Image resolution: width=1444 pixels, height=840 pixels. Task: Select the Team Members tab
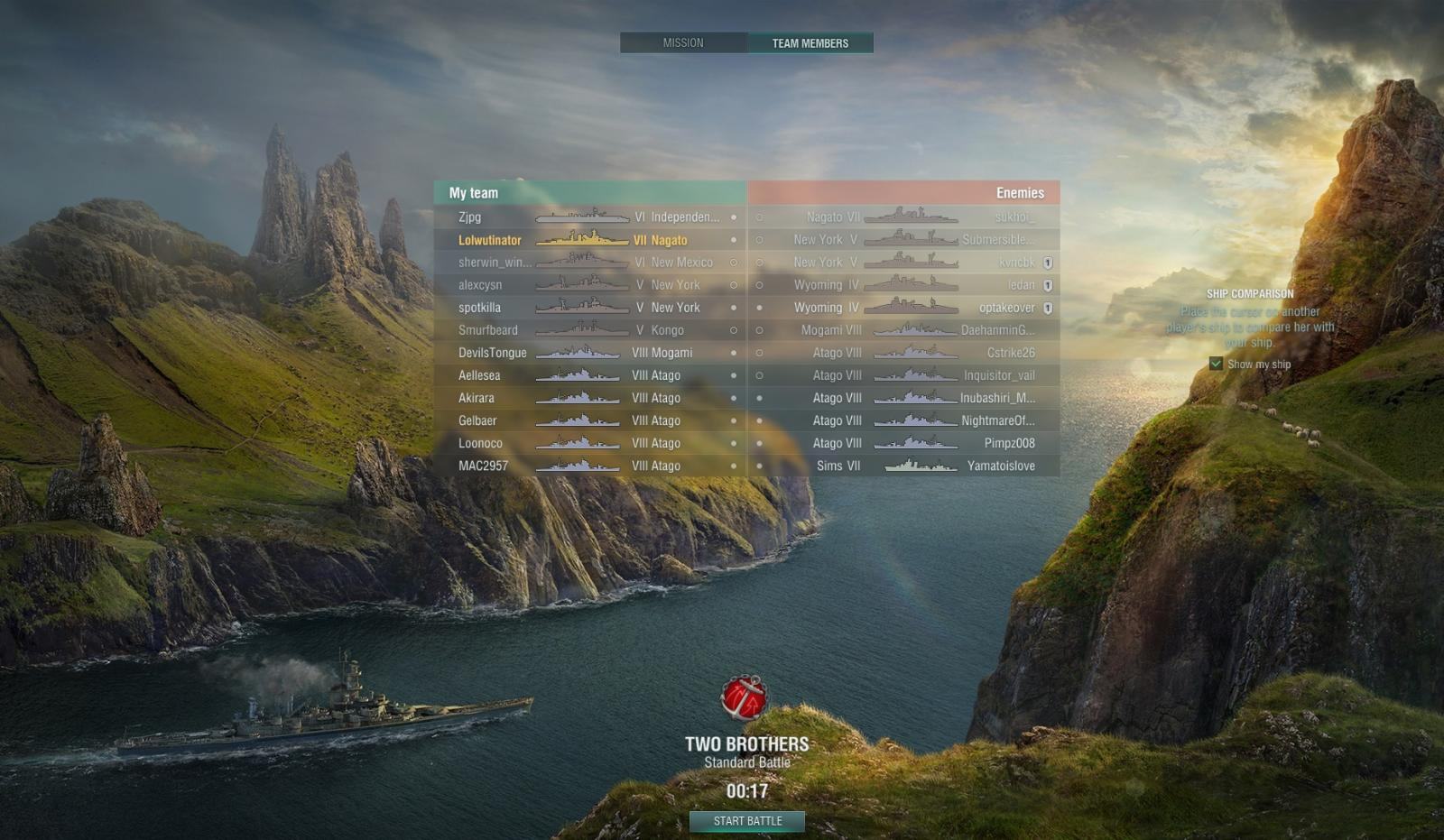point(810,43)
